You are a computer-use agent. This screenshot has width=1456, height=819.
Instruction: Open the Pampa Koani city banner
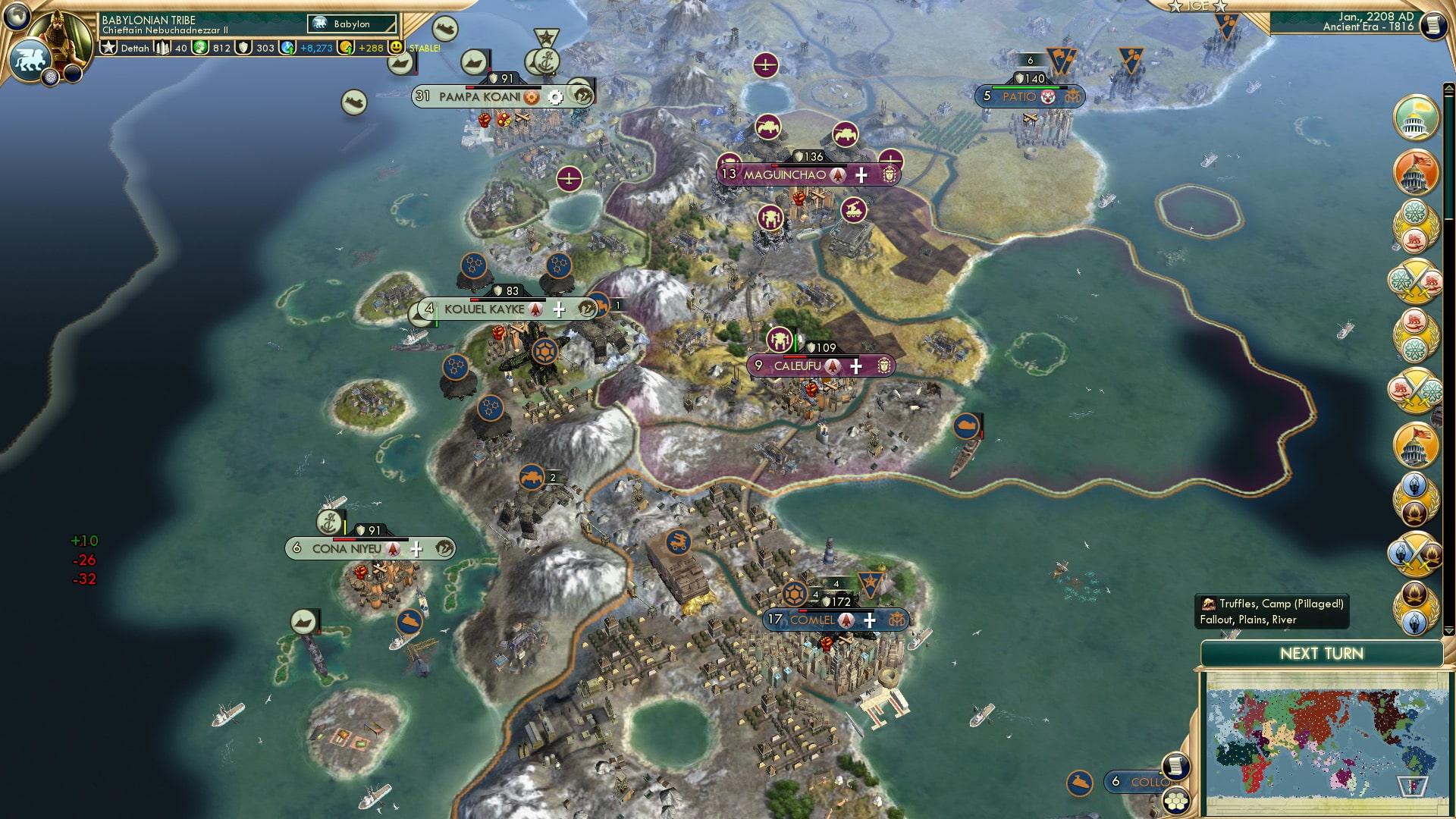(479, 97)
